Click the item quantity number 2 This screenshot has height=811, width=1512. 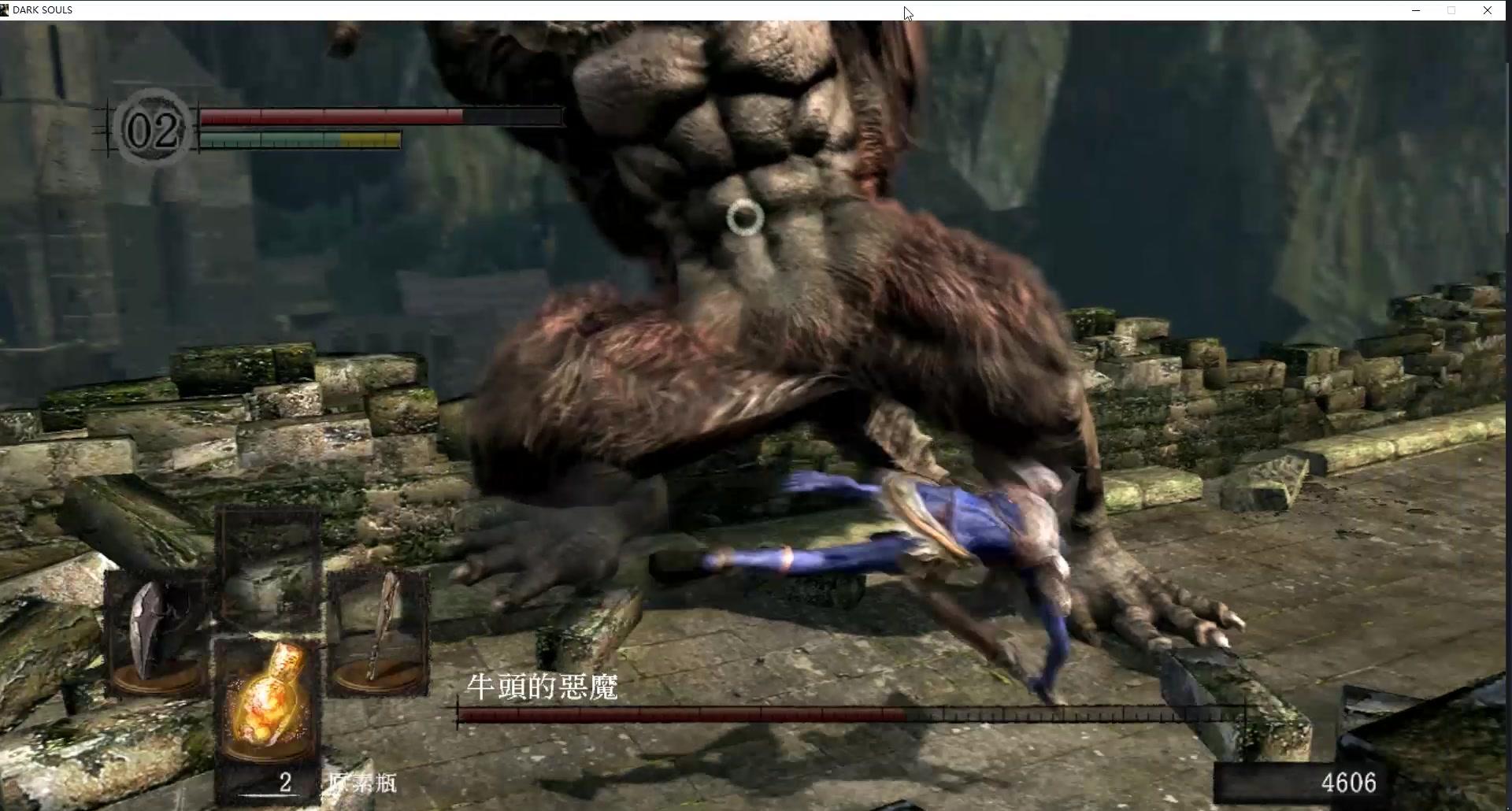(x=285, y=783)
